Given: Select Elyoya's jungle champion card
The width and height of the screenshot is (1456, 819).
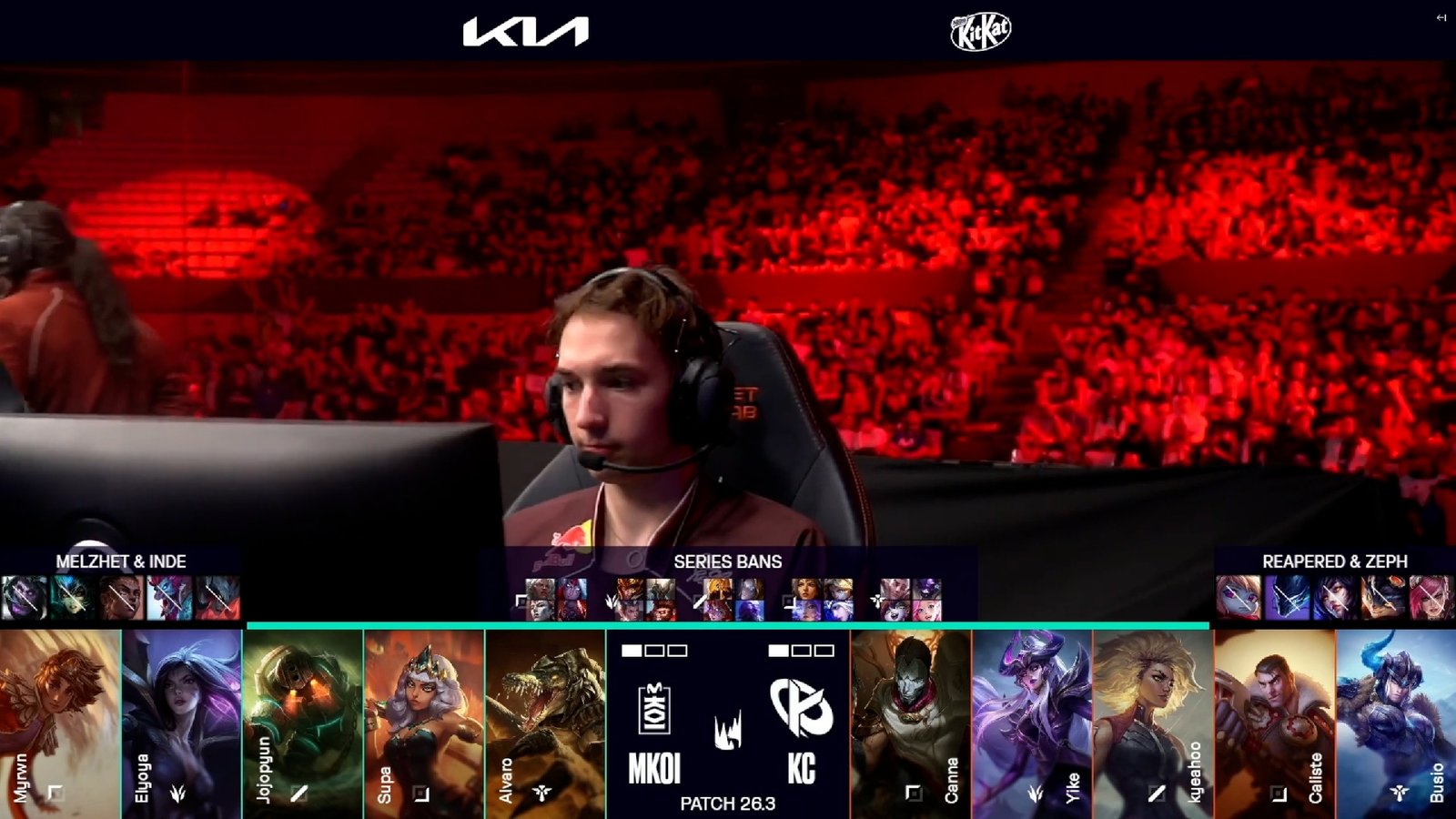Looking at the screenshot, I should click(x=181, y=723).
